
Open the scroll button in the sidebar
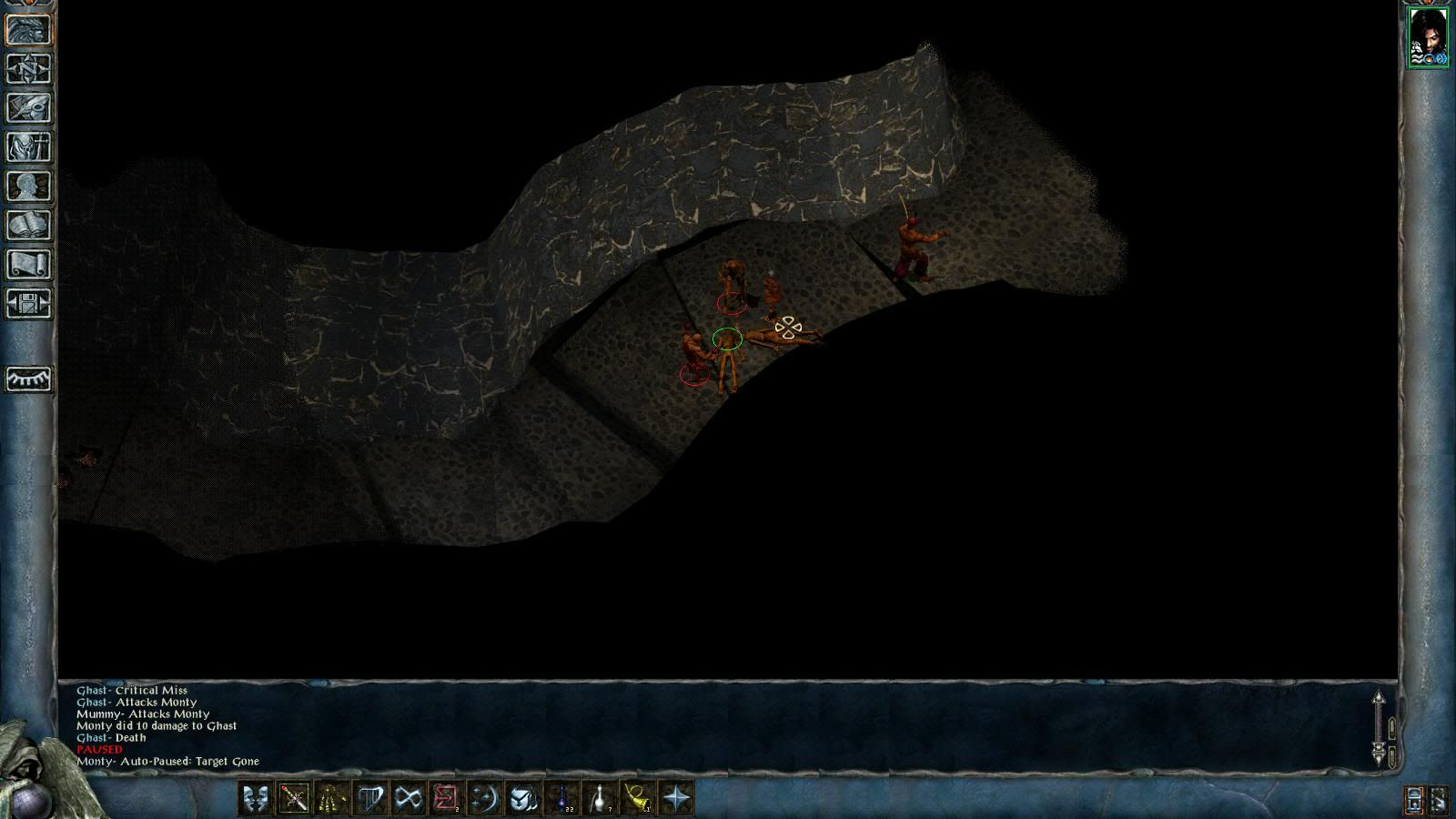click(x=28, y=265)
